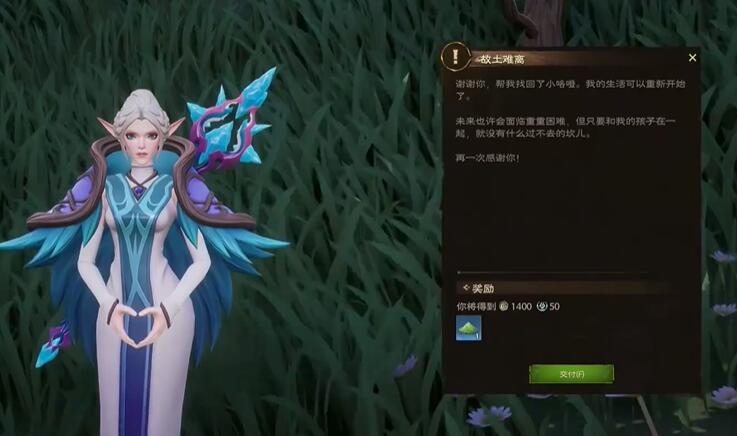Turn in the quest with 交付 button

[571, 373]
